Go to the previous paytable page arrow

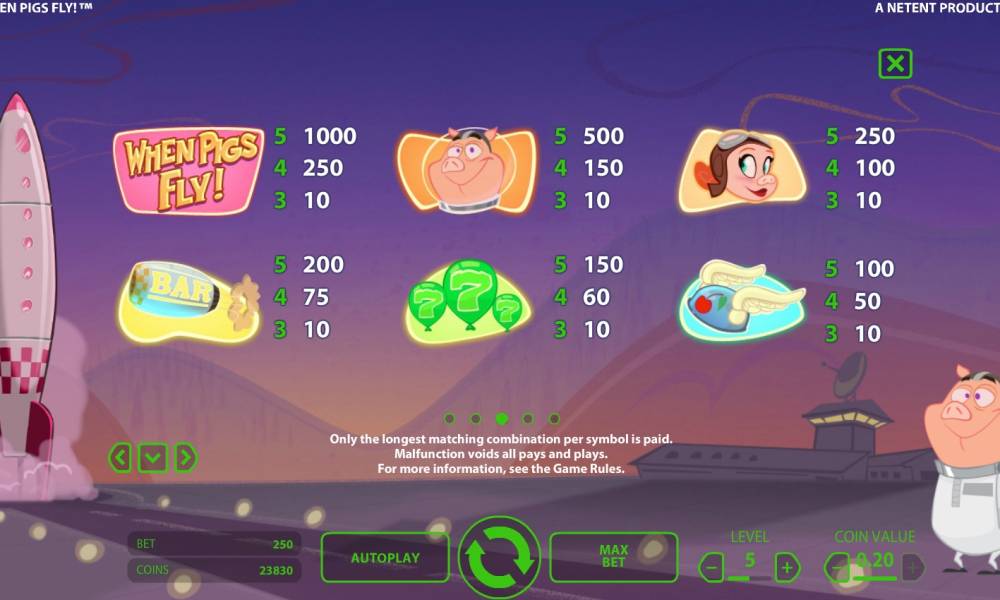tap(120, 458)
